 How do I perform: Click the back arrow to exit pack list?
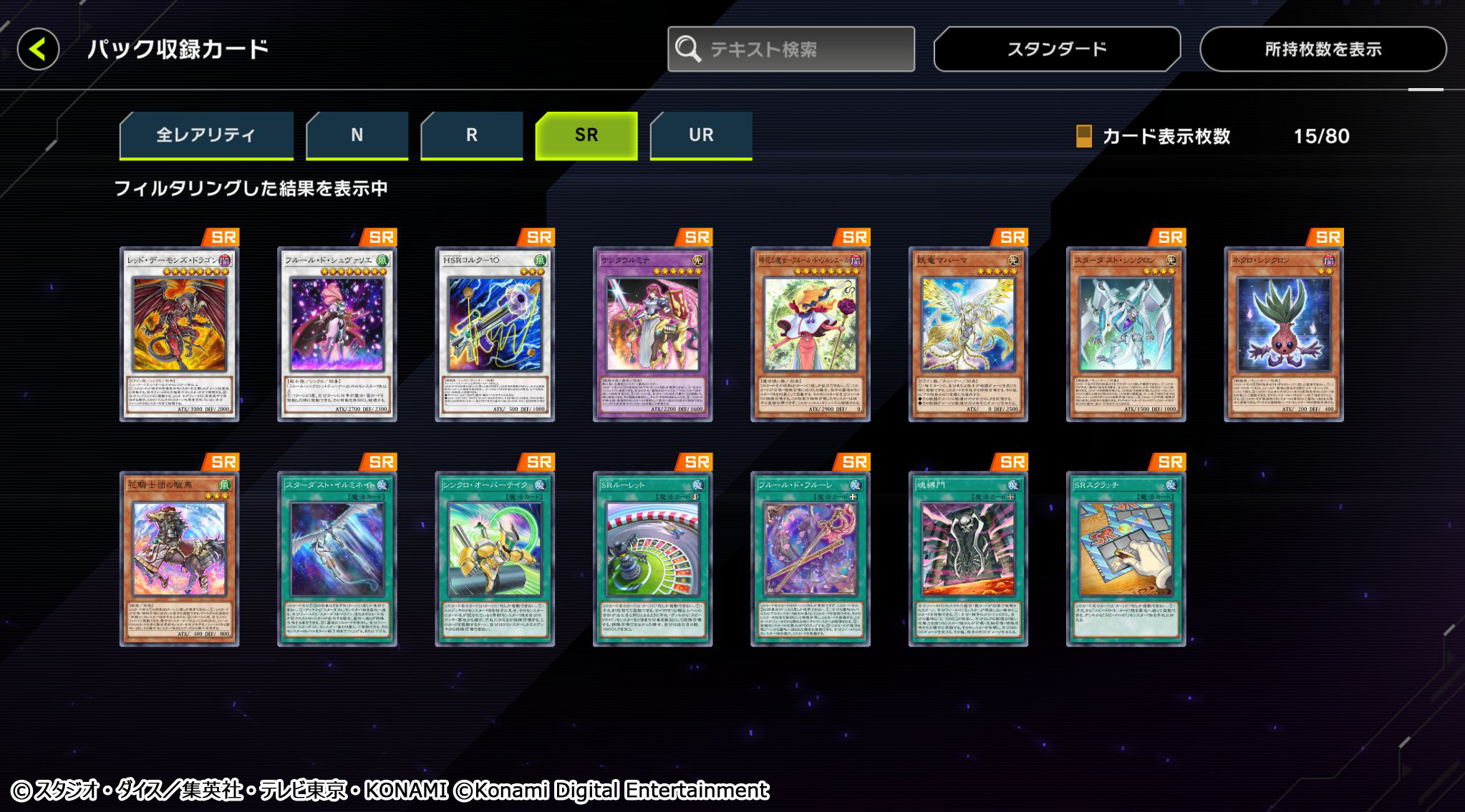tap(39, 47)
